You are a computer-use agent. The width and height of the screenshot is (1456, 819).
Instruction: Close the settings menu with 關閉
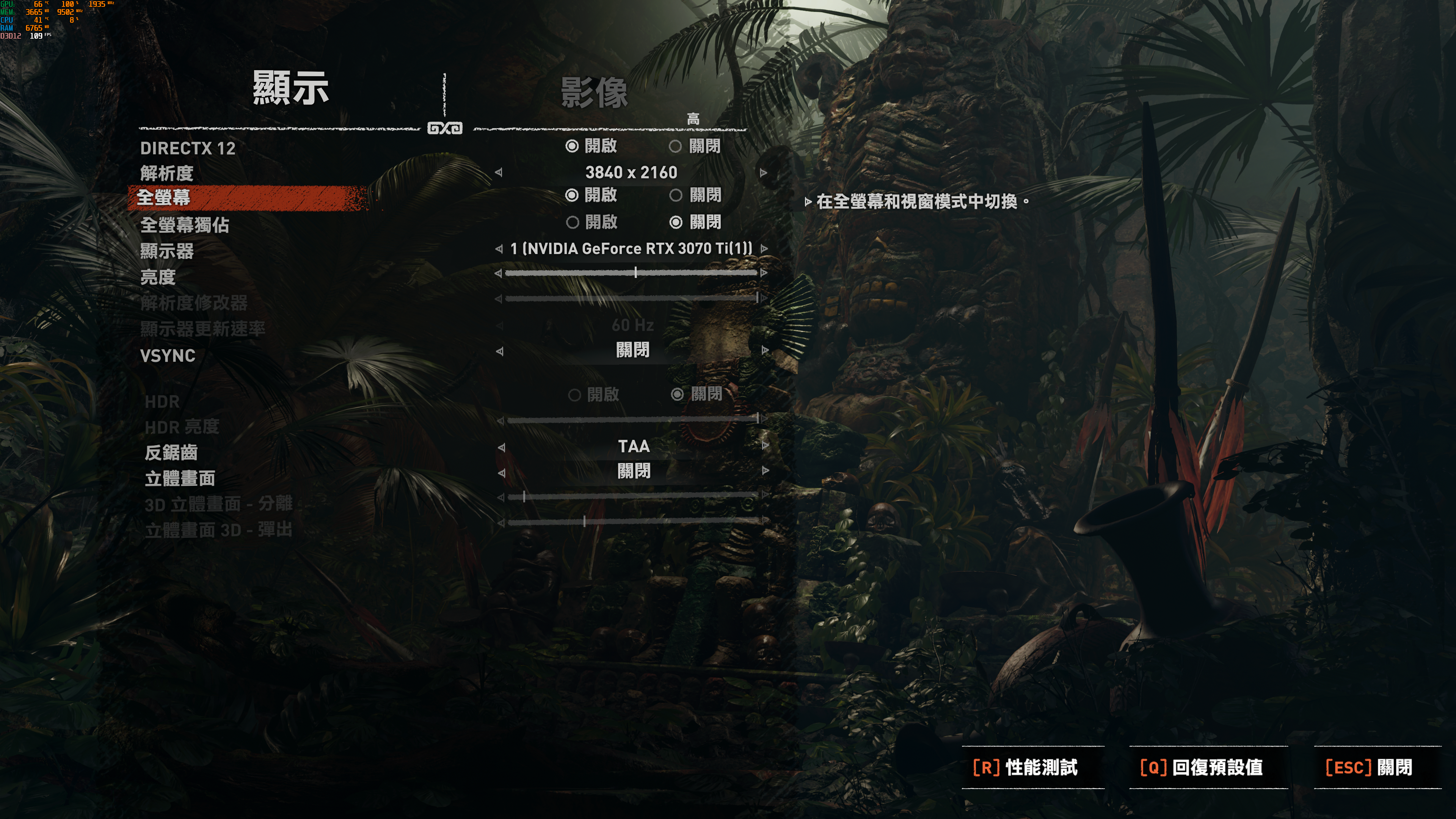pyautogui.click(x=1368, y=767)
